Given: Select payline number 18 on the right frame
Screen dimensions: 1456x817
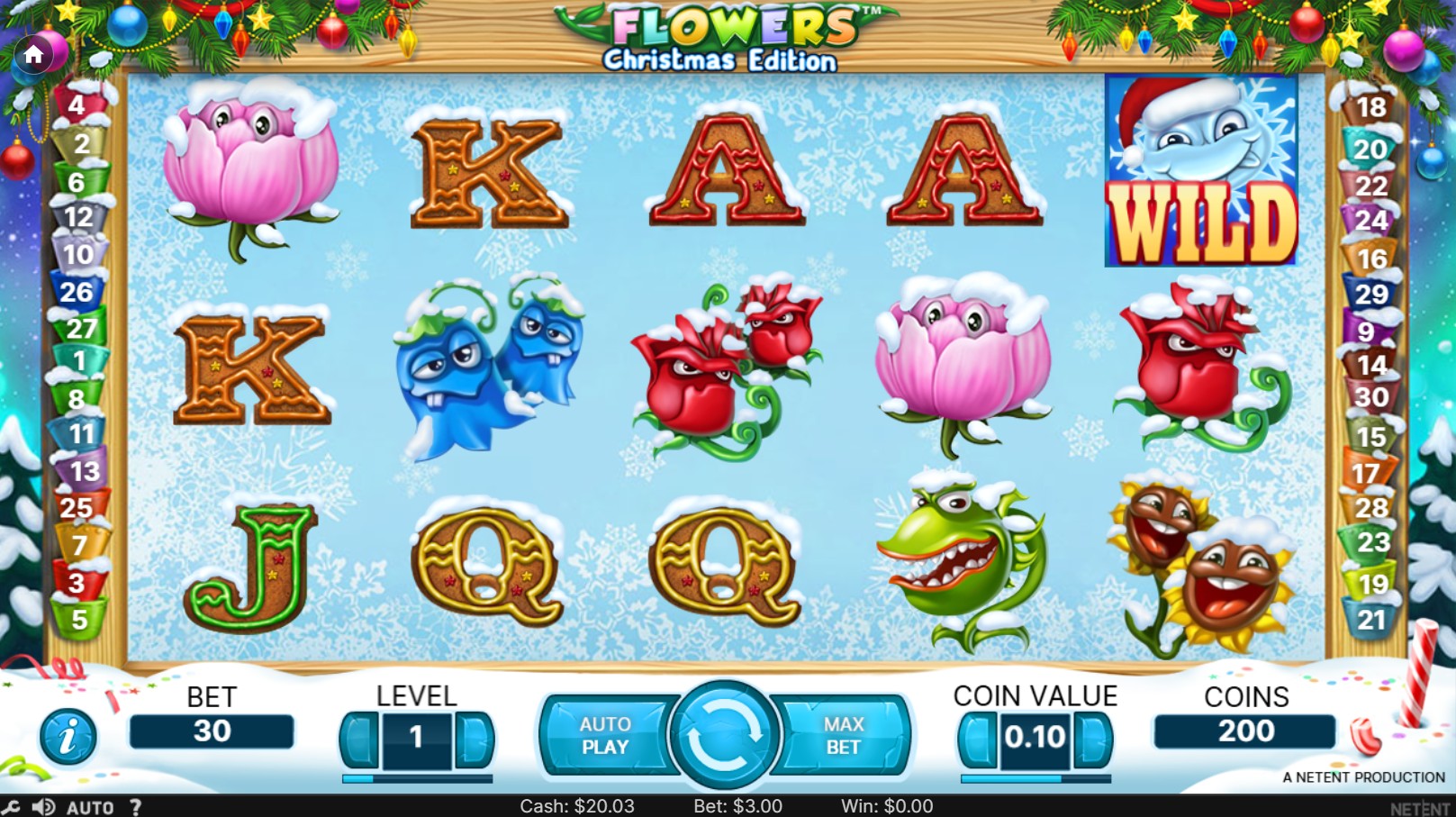Looking at the screenshot, I should click(1372, 107).
